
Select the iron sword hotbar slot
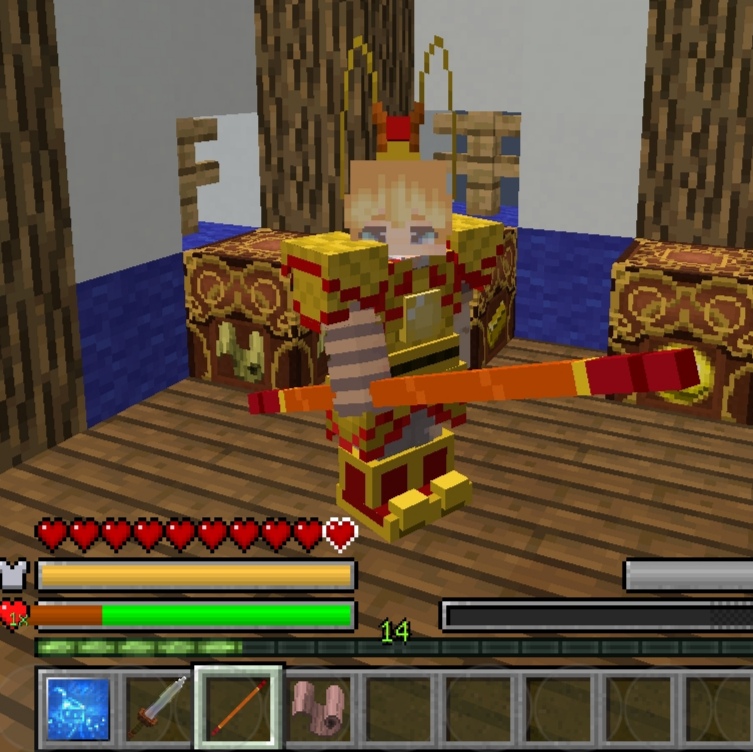158,708
